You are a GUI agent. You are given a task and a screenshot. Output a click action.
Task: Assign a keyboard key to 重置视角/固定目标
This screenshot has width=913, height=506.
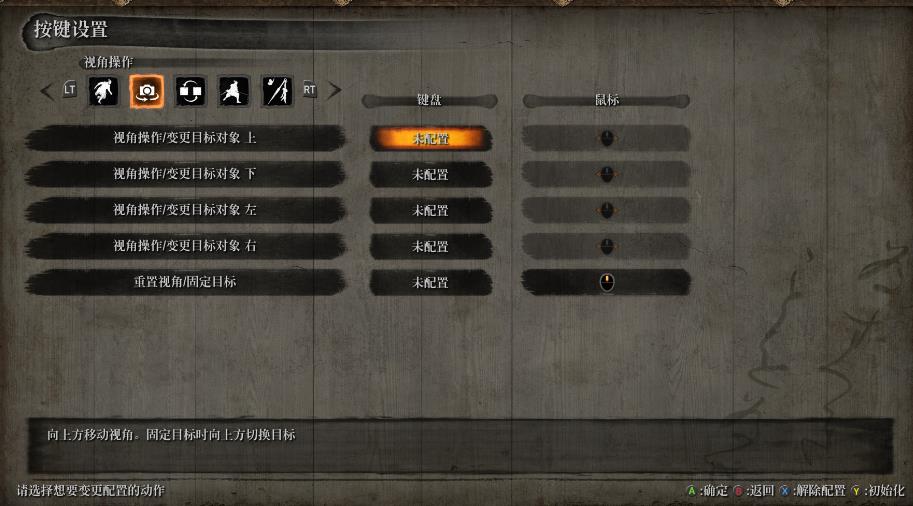[431, 283]
